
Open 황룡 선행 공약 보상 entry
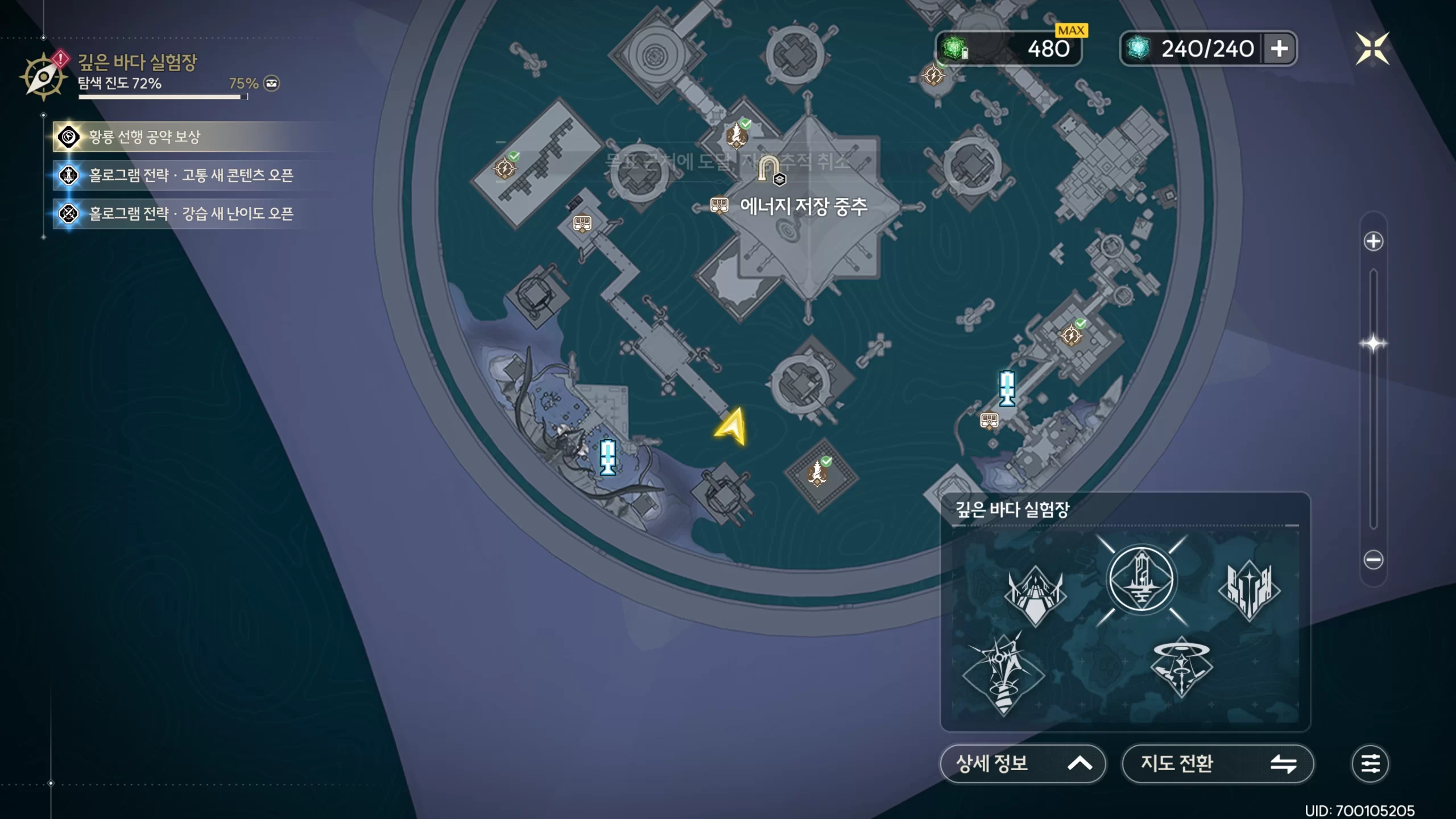(x=144, y=137)
